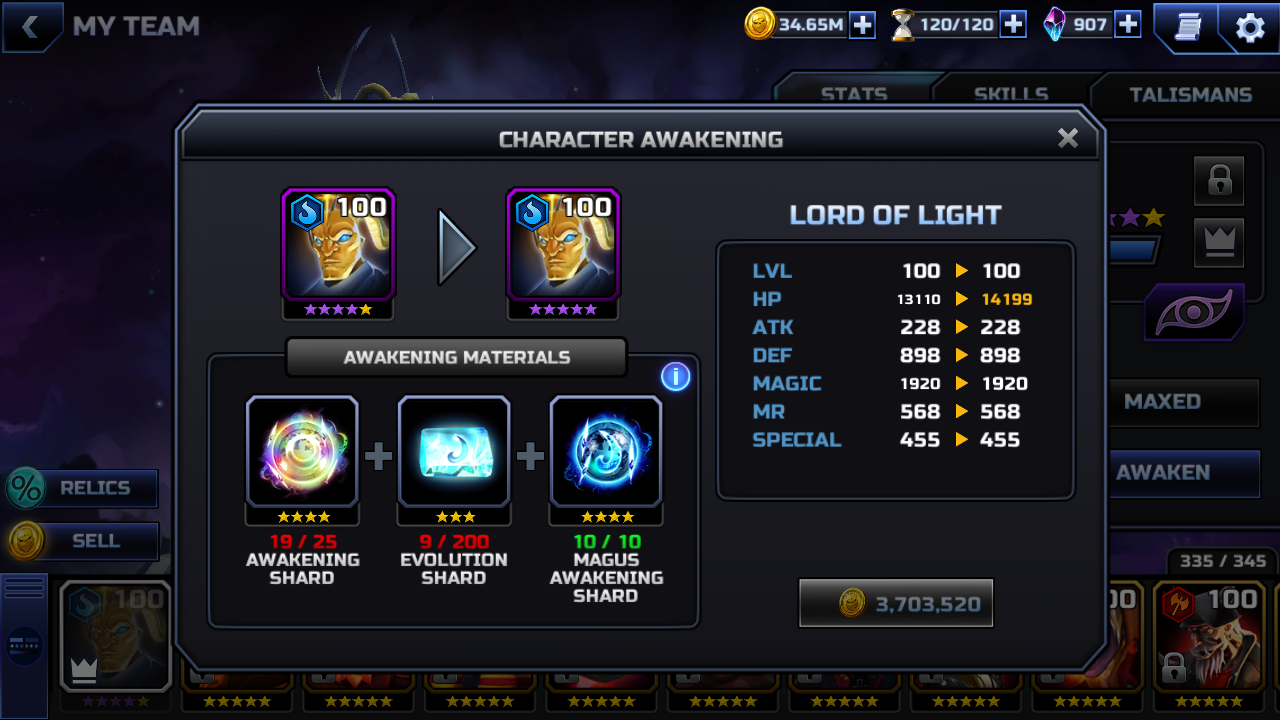Add more gold with the plus button
Image resolution: width=1280 pixels, height=720 pixels.
[x=862, y=25]
